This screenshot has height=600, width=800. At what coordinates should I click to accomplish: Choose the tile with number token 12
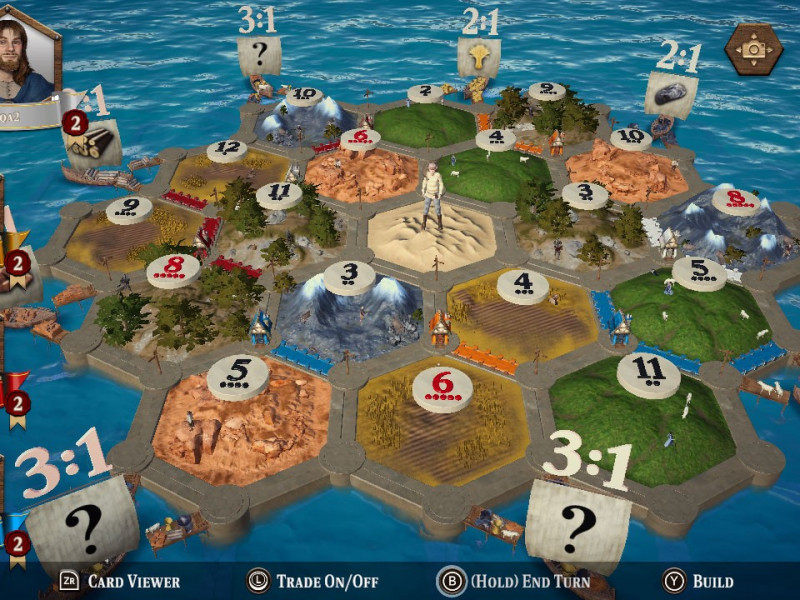pyautogui.click(x=226, y=160)
